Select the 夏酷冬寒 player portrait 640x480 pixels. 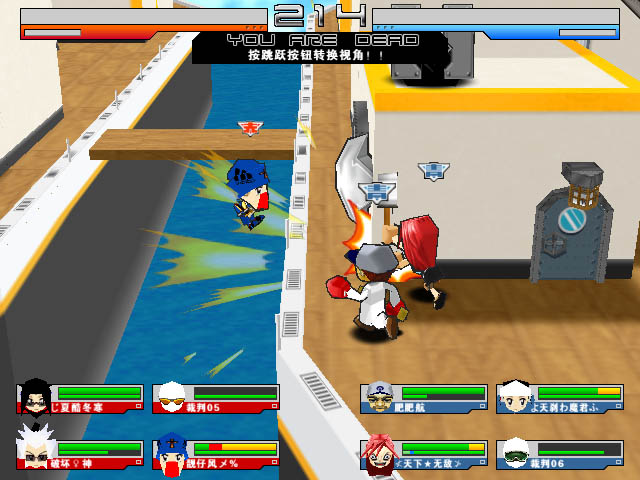pyautogui.click(x=36, y=396)
